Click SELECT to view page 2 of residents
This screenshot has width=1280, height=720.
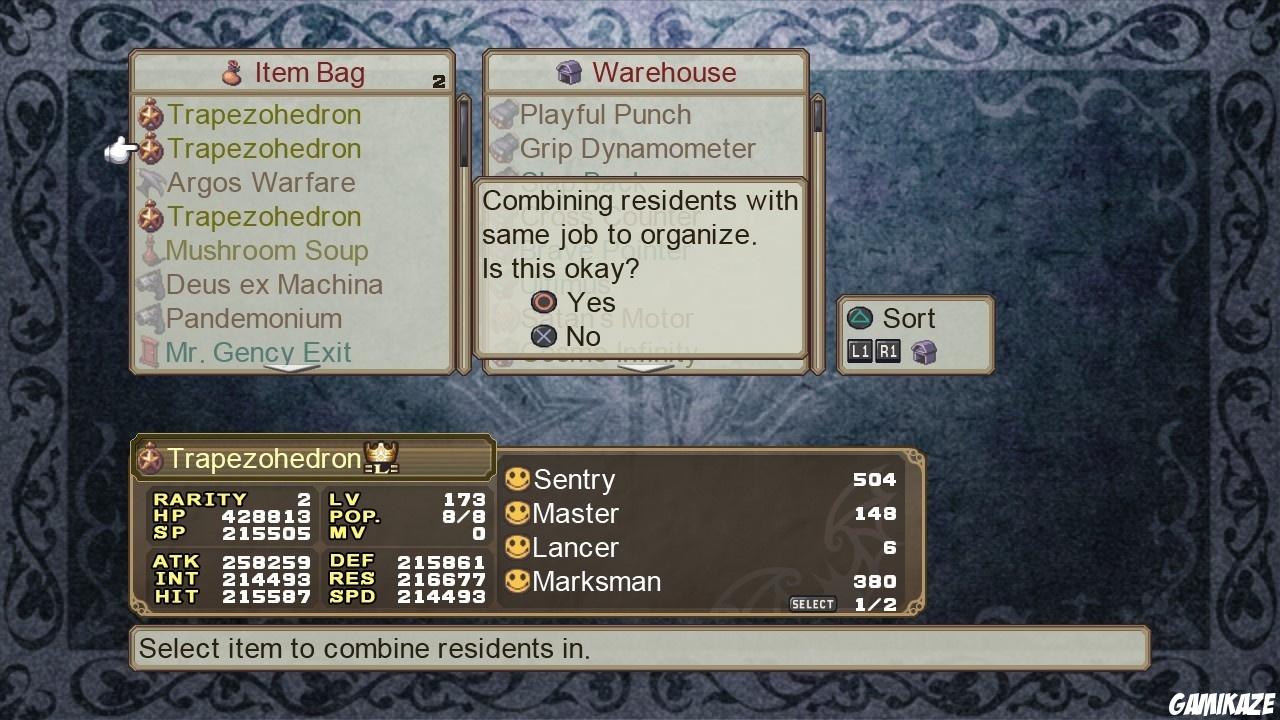[812, 603]
